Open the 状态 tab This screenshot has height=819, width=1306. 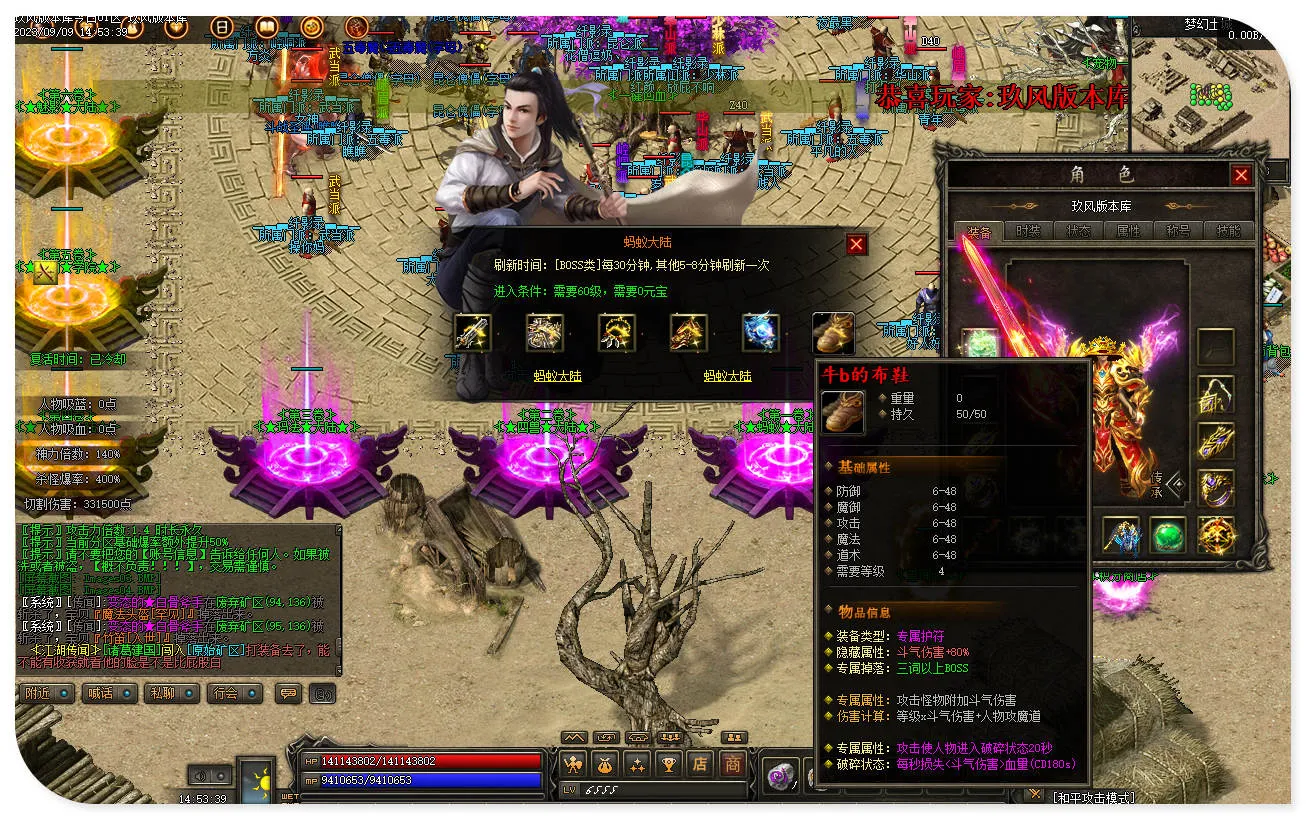pyautogui.click(x=1079, y=230)
